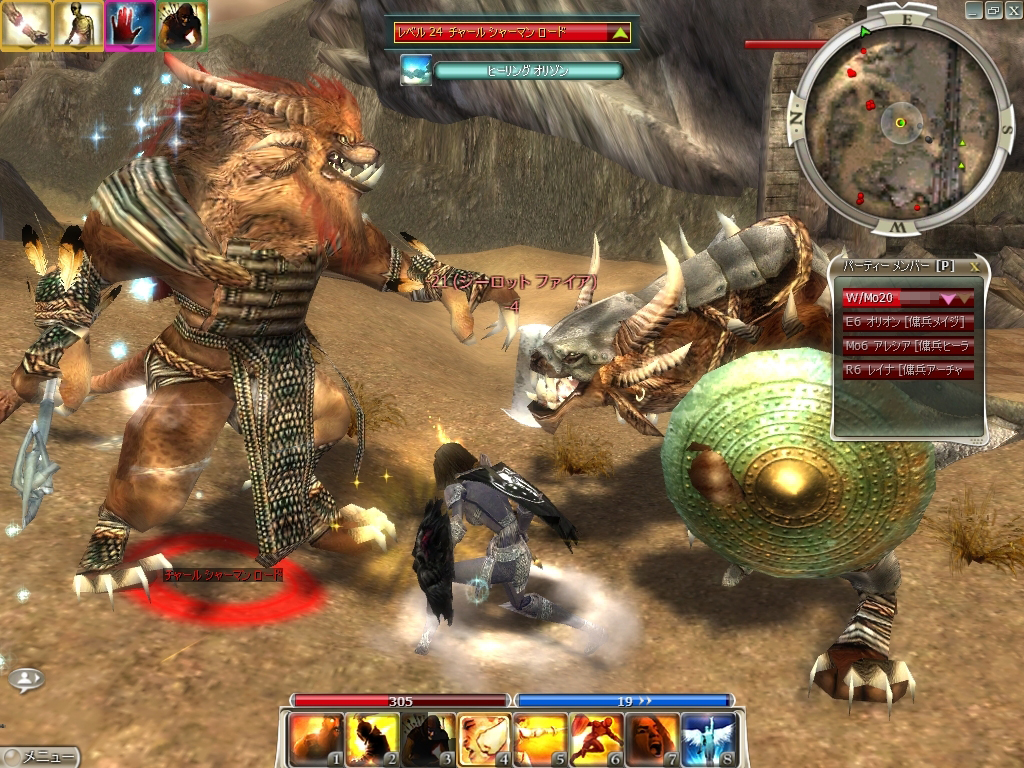
Task: Use skill 7 showing a shouting face
Action: [x=653, y=739]
